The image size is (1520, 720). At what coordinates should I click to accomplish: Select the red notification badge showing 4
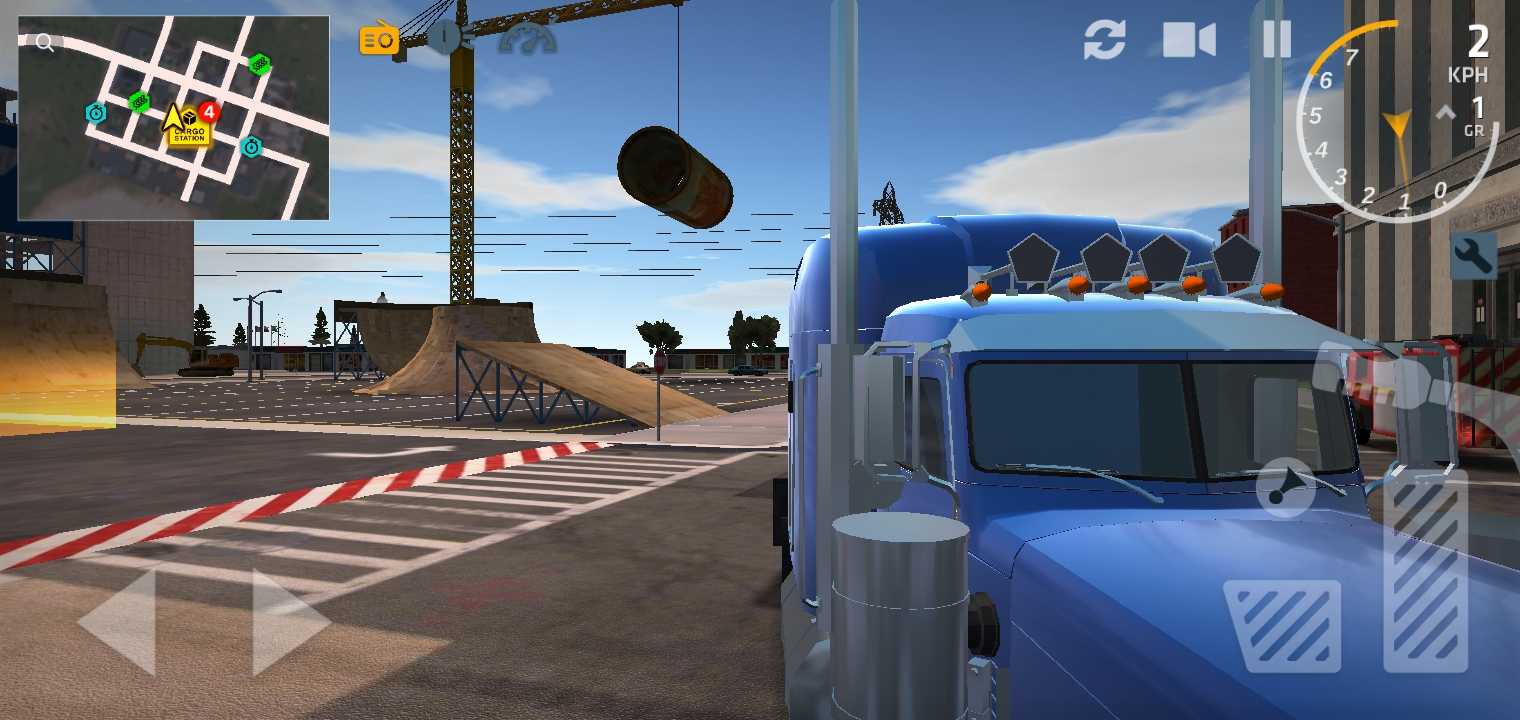click(x=207, y=114)
